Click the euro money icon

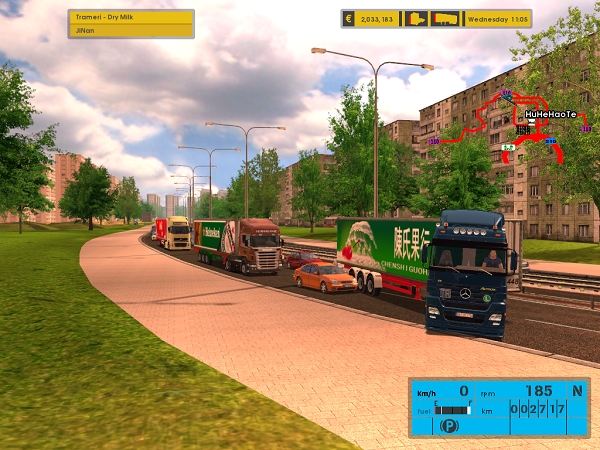pyautogui.click(x=348, y=18)
